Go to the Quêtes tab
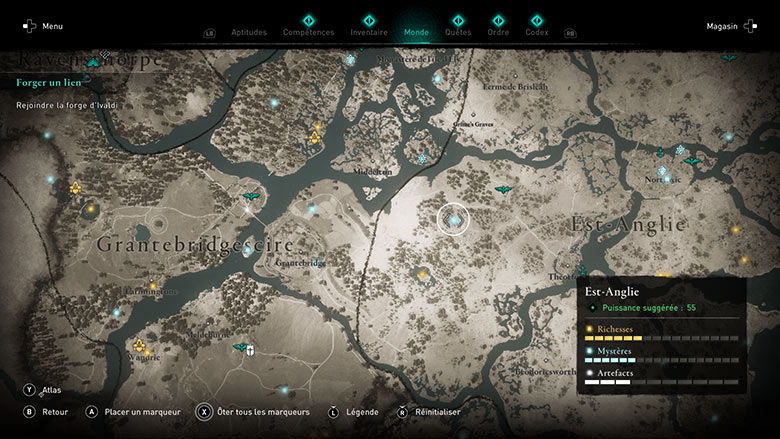 458,32
